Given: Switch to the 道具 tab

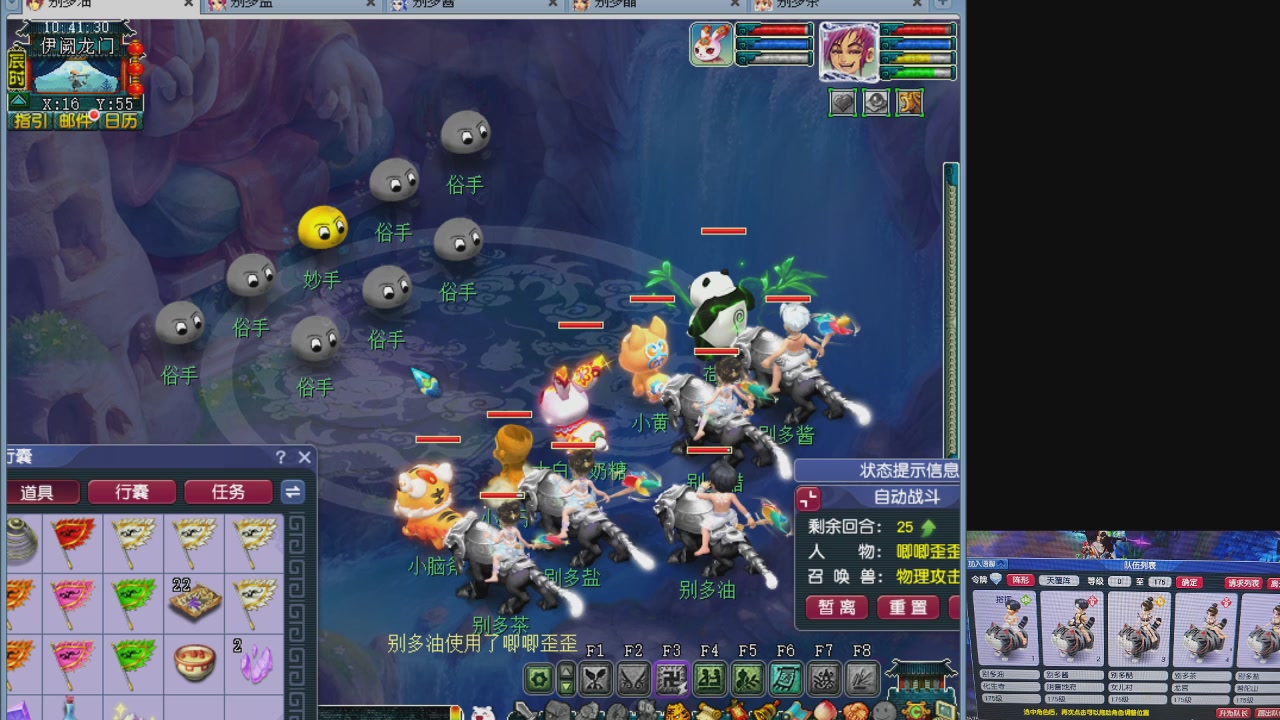Looking at the screenshot, I should click(43, 492).
